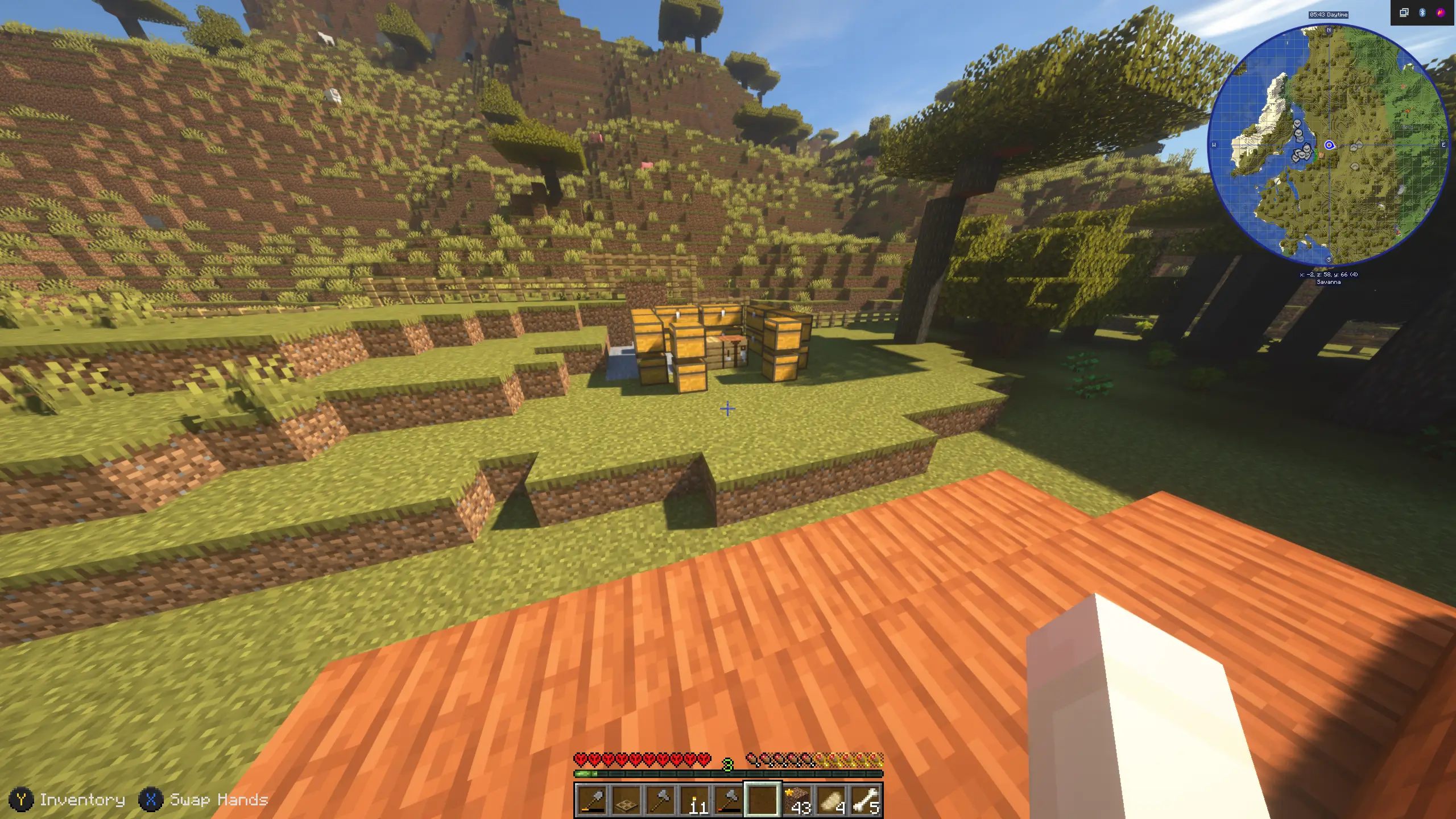Click the display monitors overlay icon
The width and height of the screenshot is (1456, 819).
1404,13
